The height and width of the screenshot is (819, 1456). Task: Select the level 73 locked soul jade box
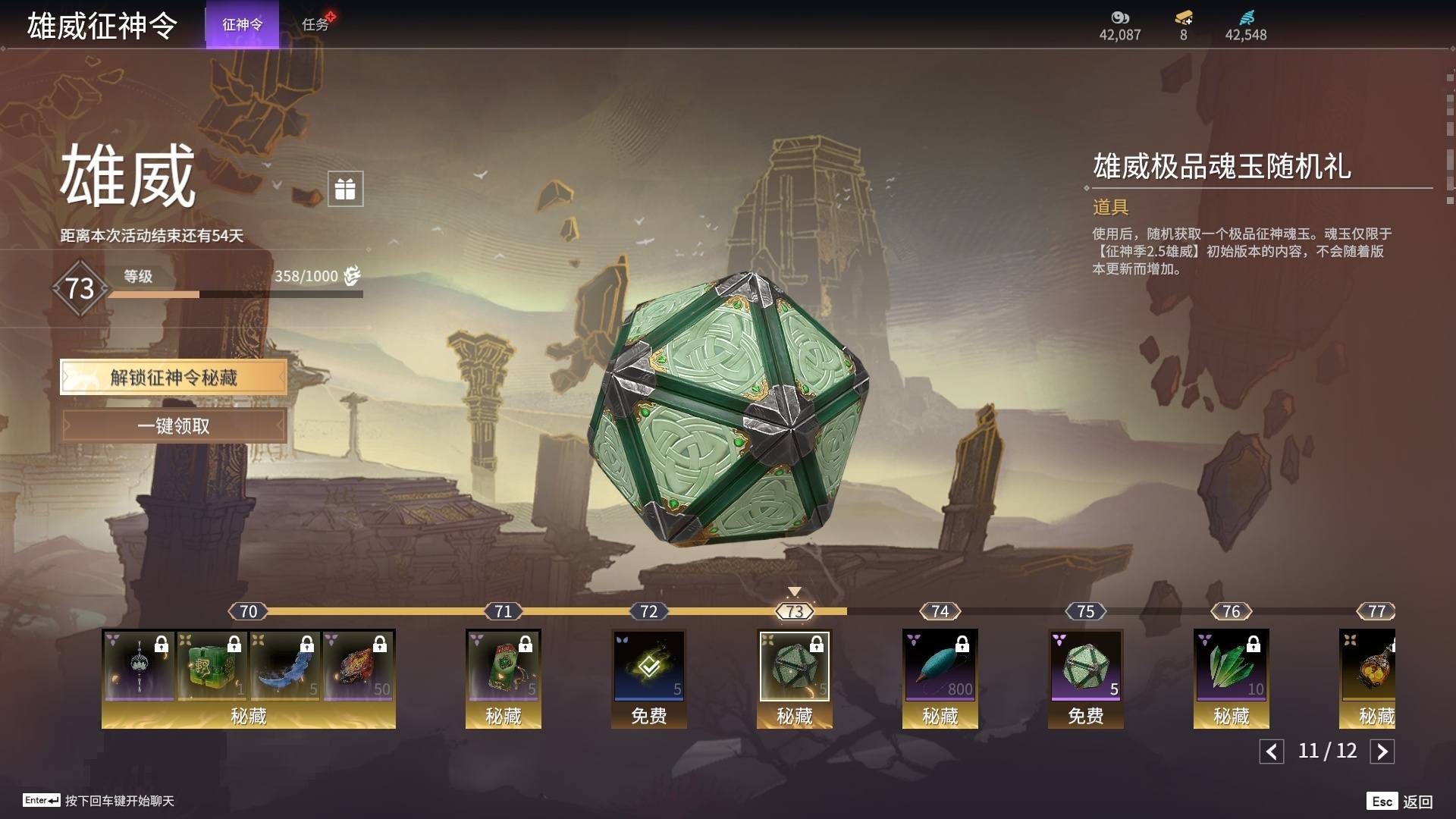pyautogui.click(x=794, y=666)
